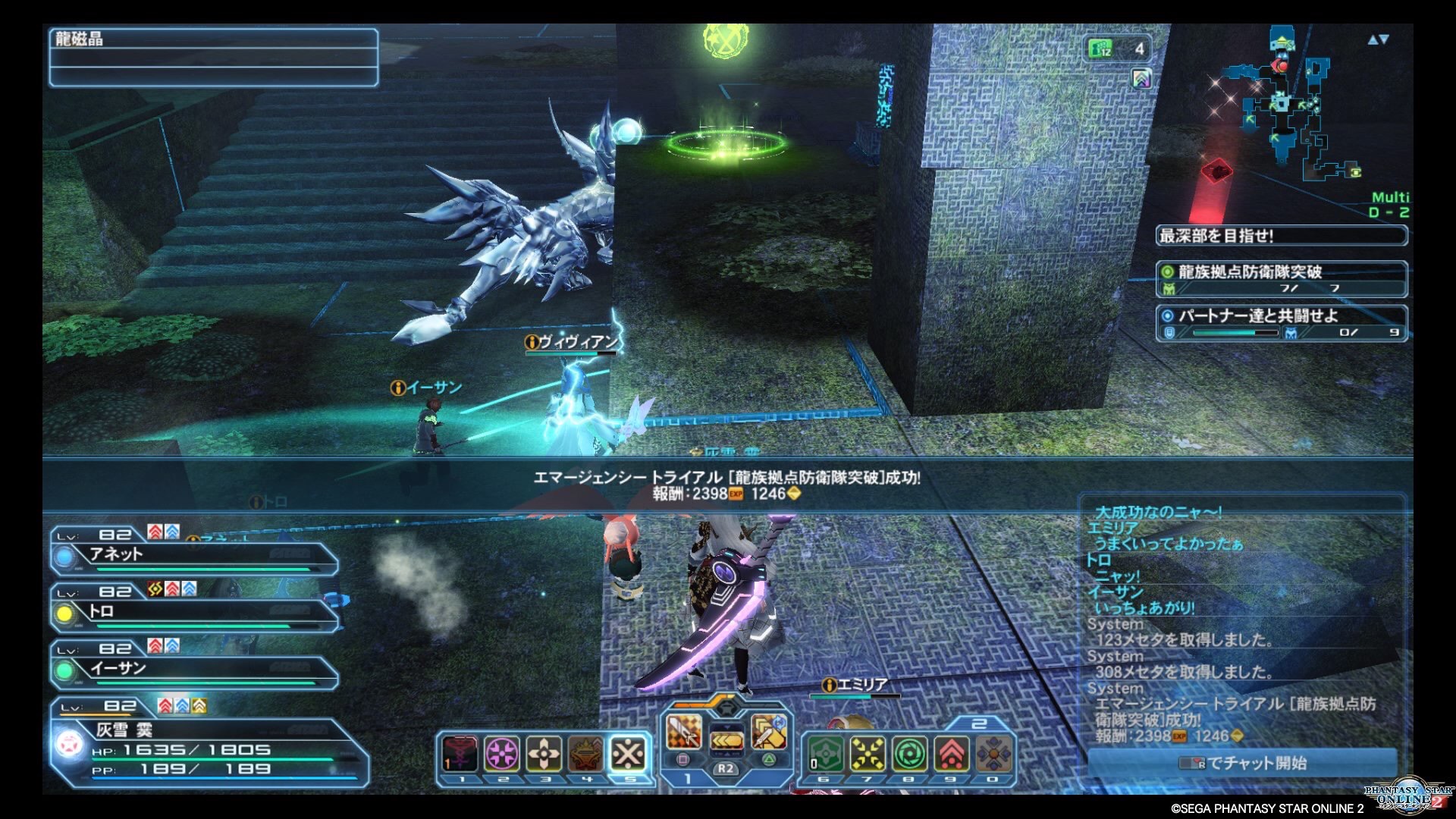Select the left sword weapon action icon

tap(682, 732)
